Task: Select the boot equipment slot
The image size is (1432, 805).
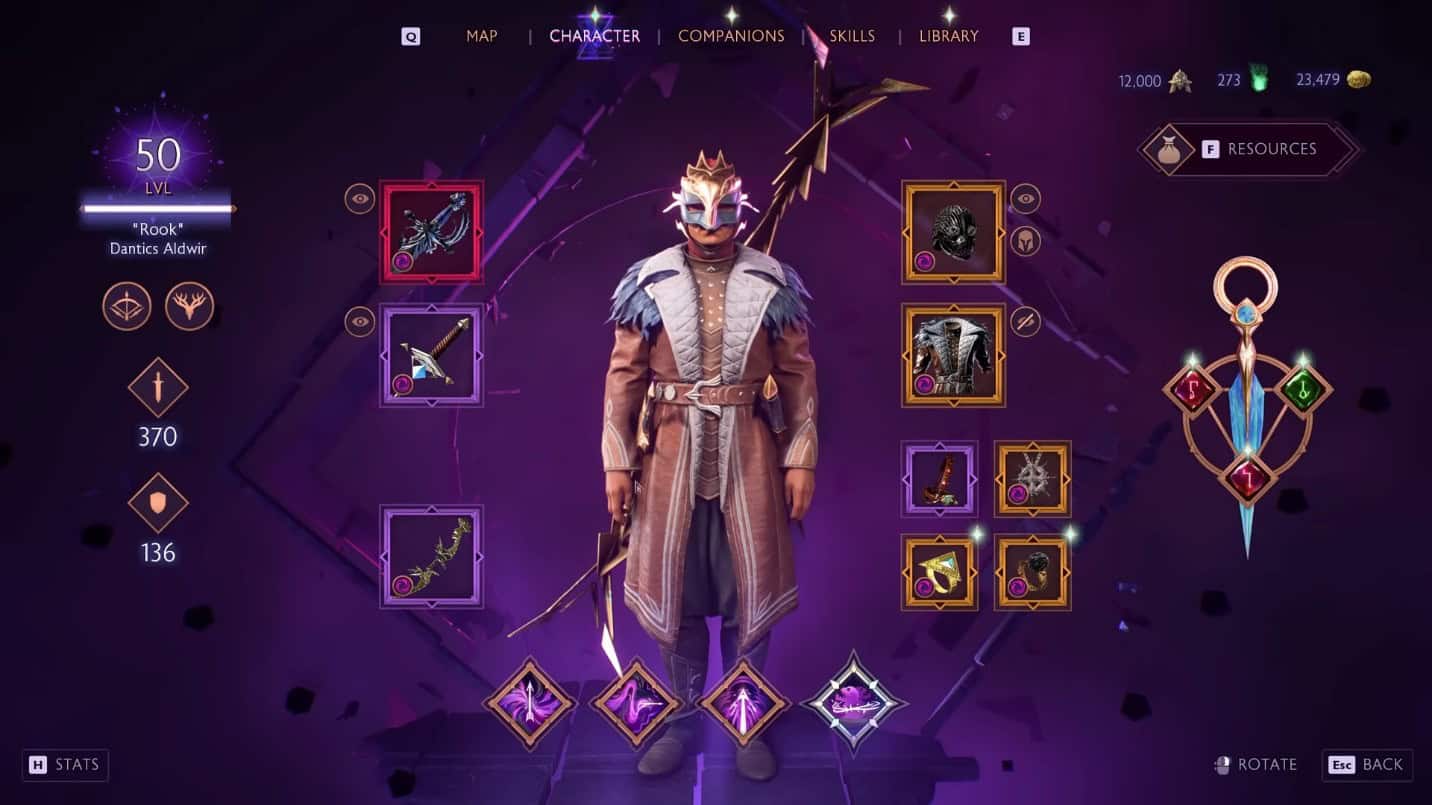Action: [939, 479]
